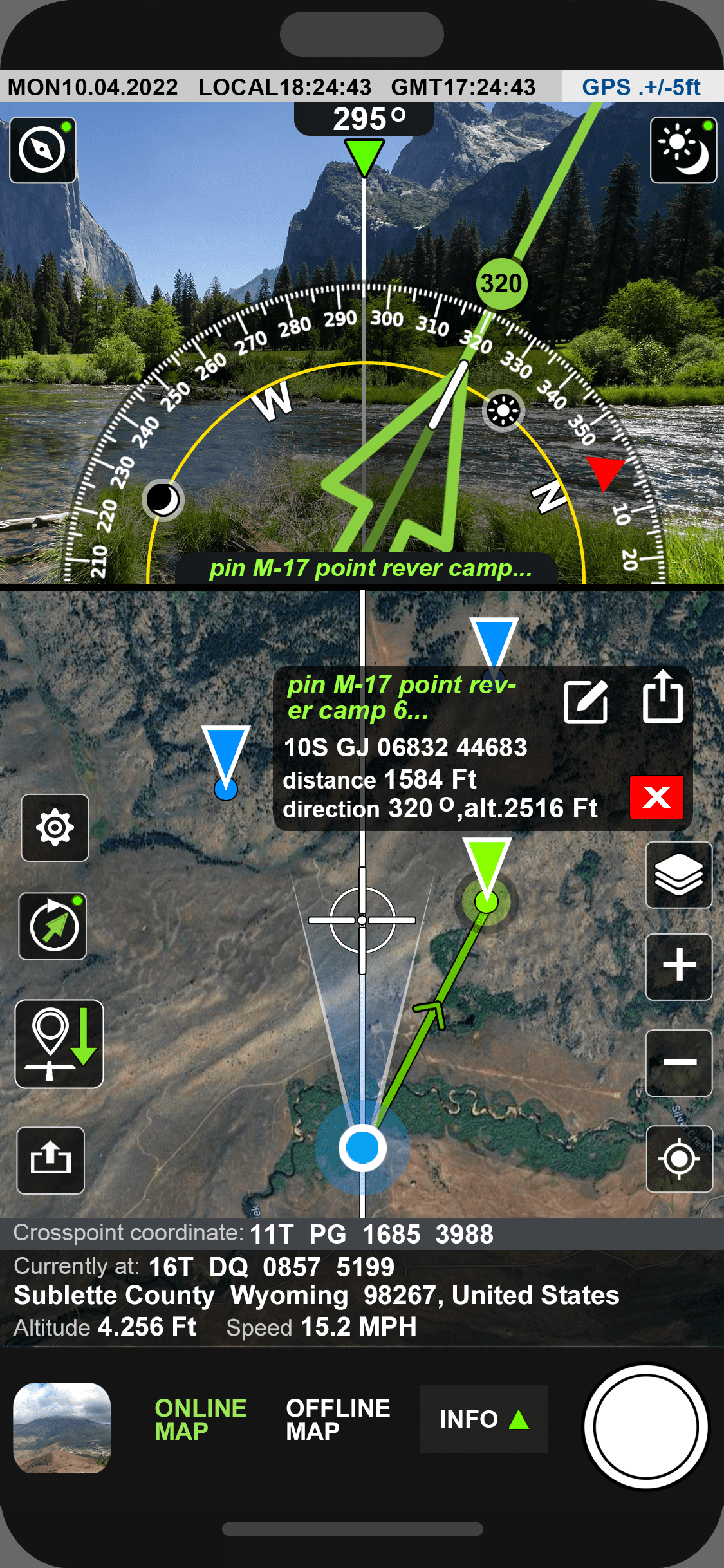This screenshot has height=1568, width=724.
Task: Zoom out the map with minus button
Action: coord(679,1062)
